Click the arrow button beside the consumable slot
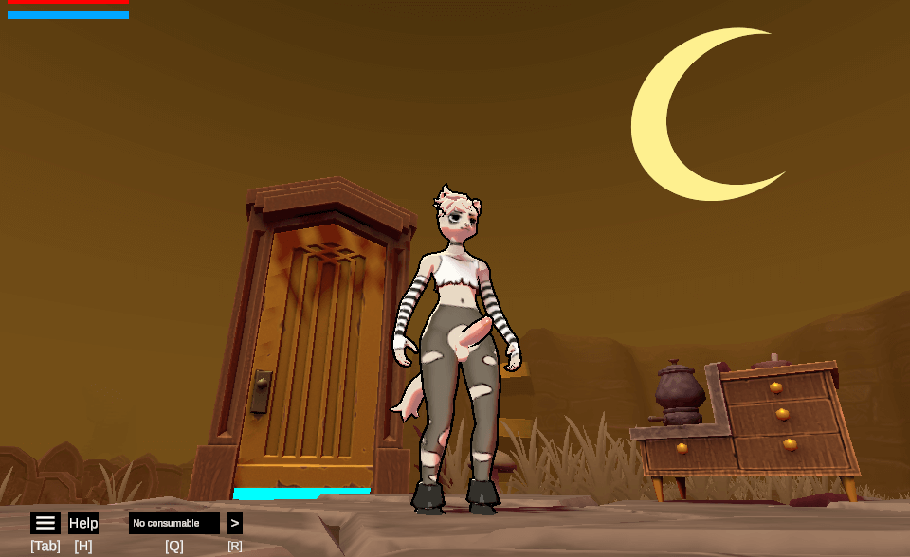The image size is (910, 557). (x=234, y=523)
